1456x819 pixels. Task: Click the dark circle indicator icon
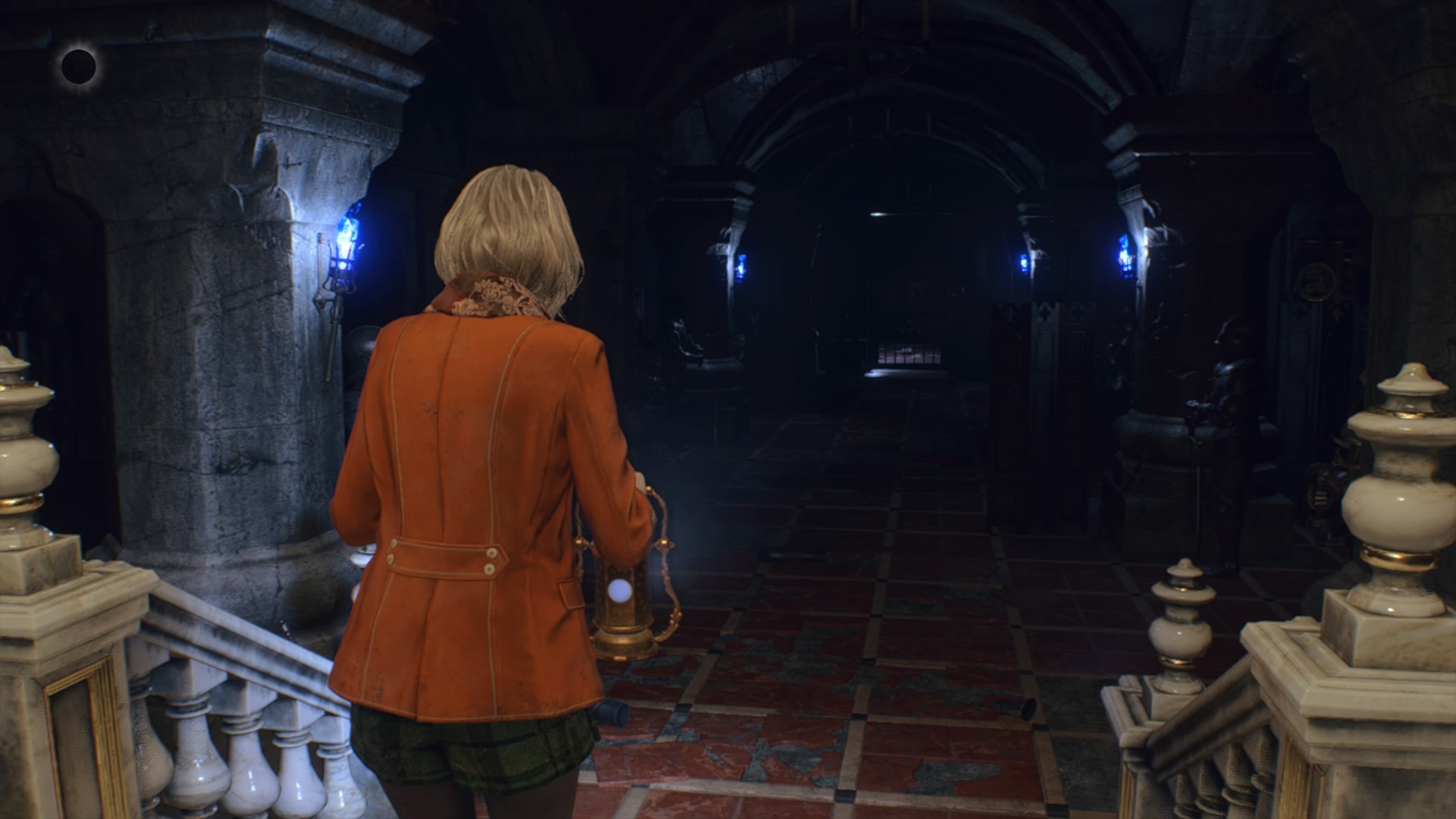tap(78, 67)
